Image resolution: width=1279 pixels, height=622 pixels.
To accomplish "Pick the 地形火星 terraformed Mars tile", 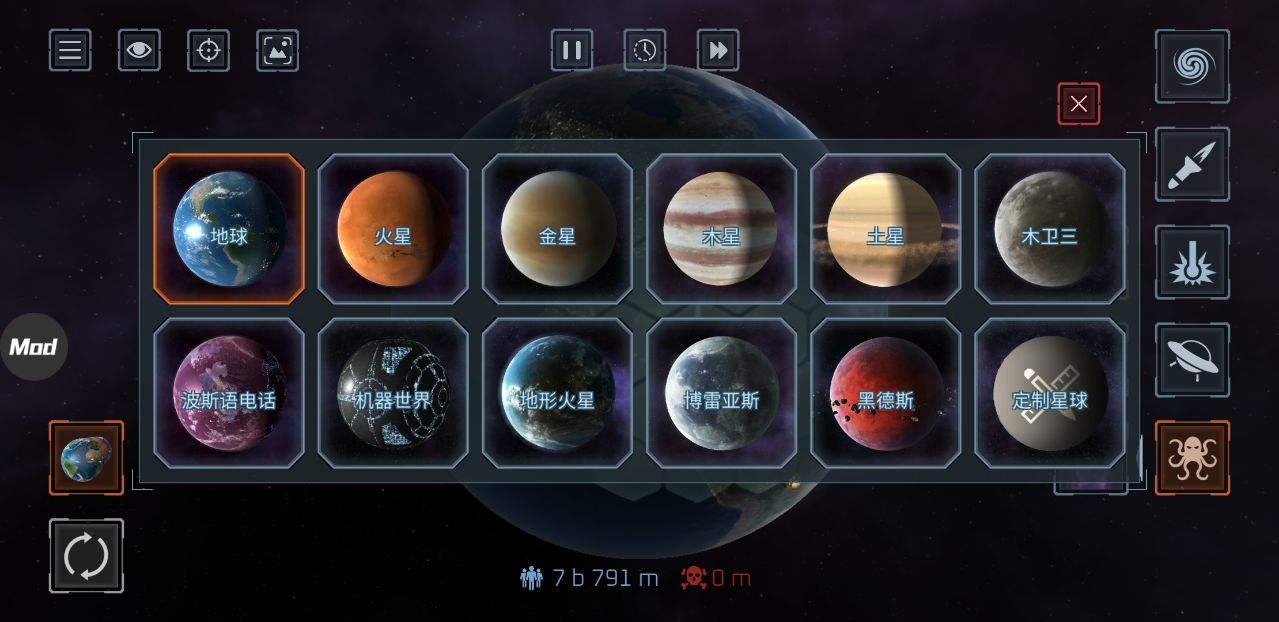I will (557, 393).
